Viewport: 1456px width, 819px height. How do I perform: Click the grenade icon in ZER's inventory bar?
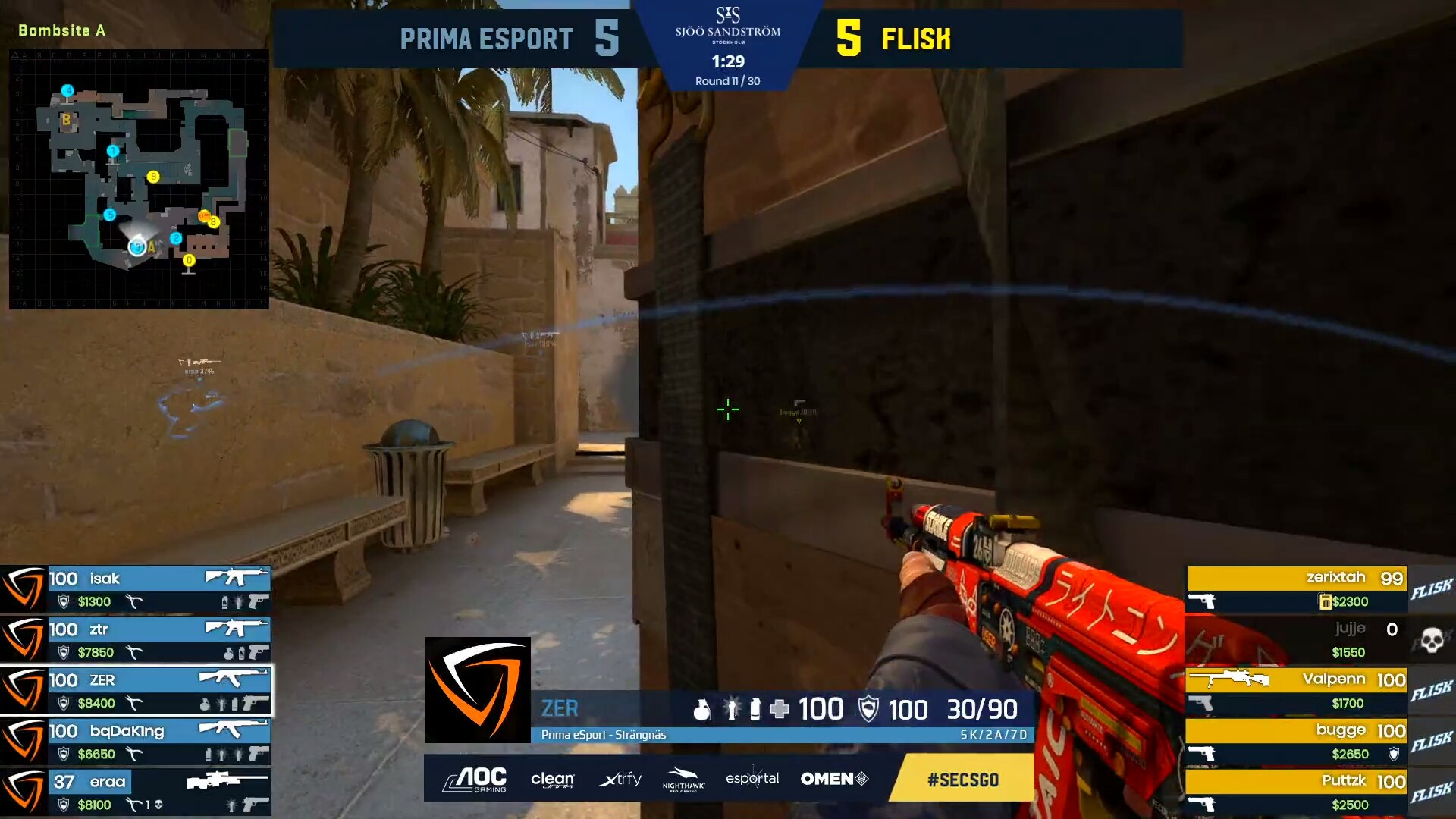click(x=703, y=710)
